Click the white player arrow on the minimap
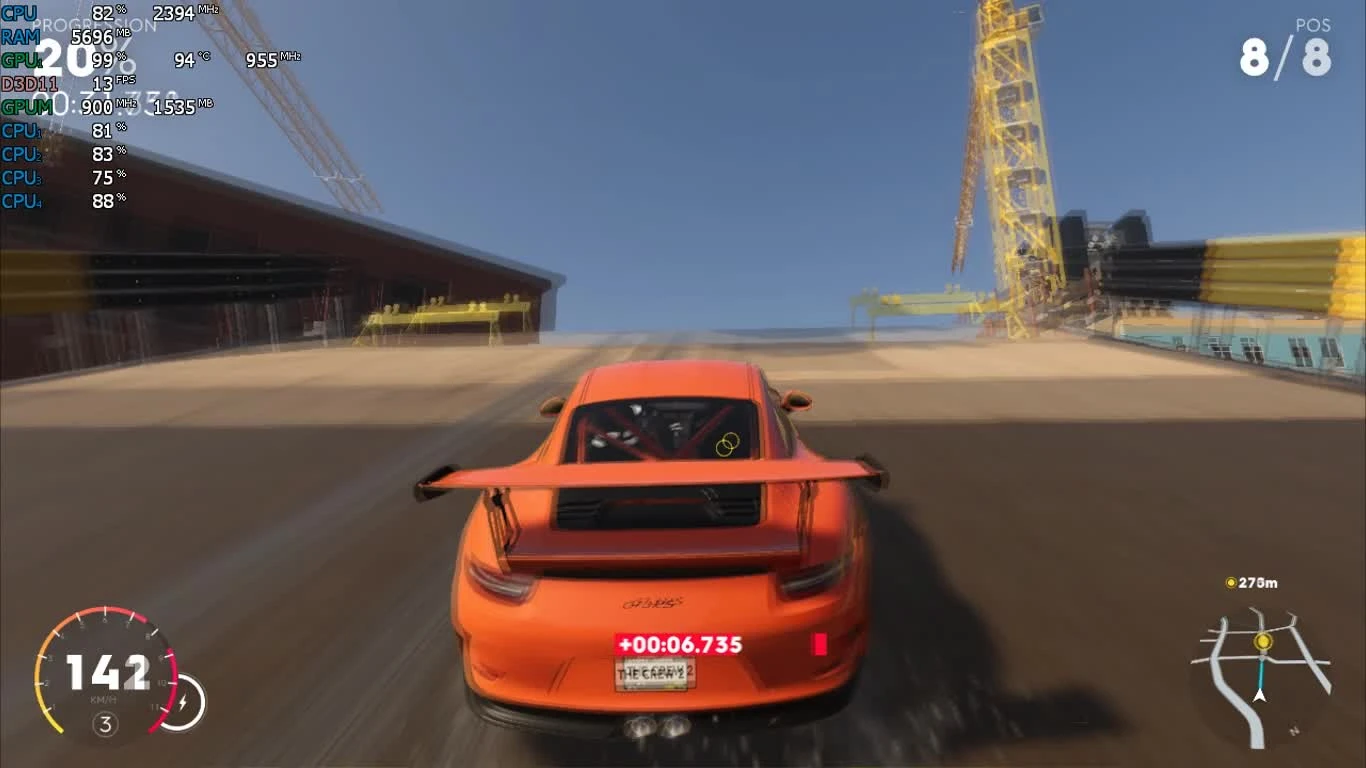 pos(1259,696)
